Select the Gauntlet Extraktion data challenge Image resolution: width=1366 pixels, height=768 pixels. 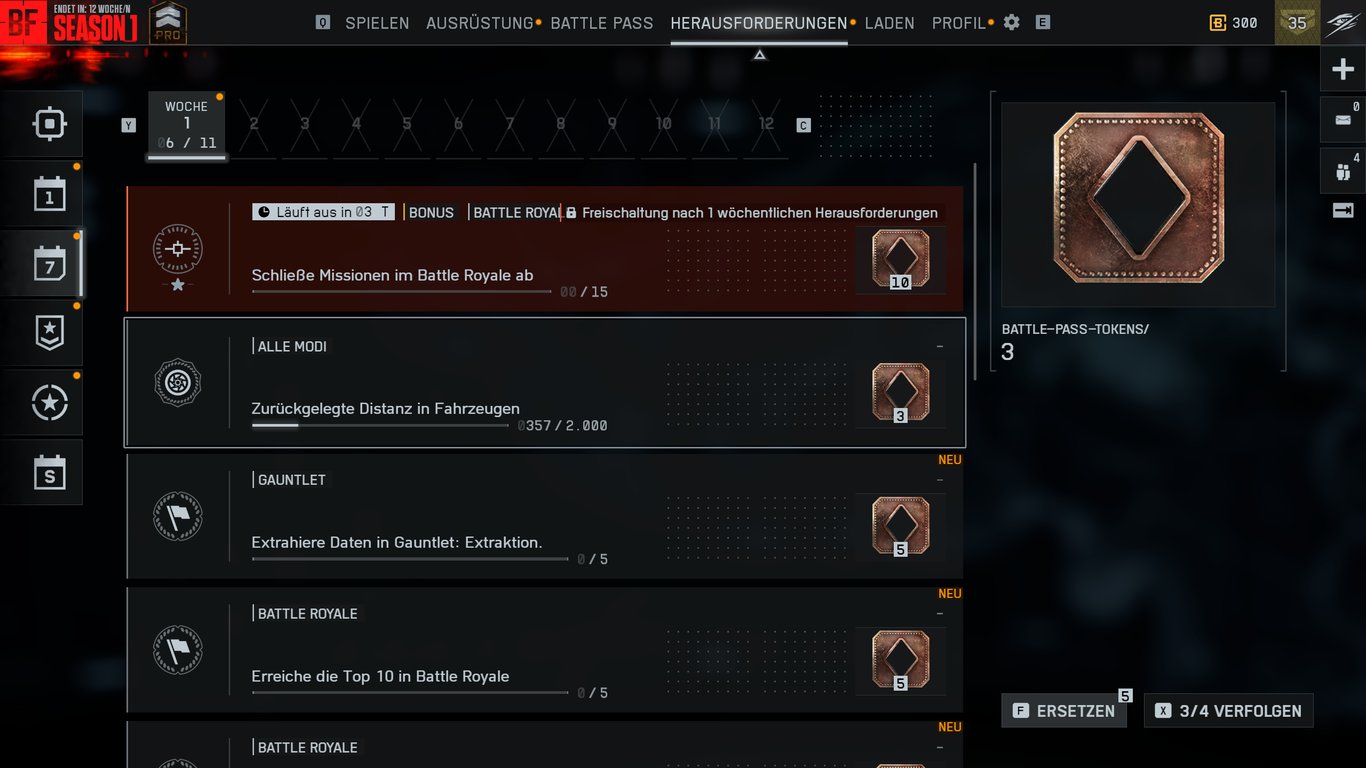[545, 516]
